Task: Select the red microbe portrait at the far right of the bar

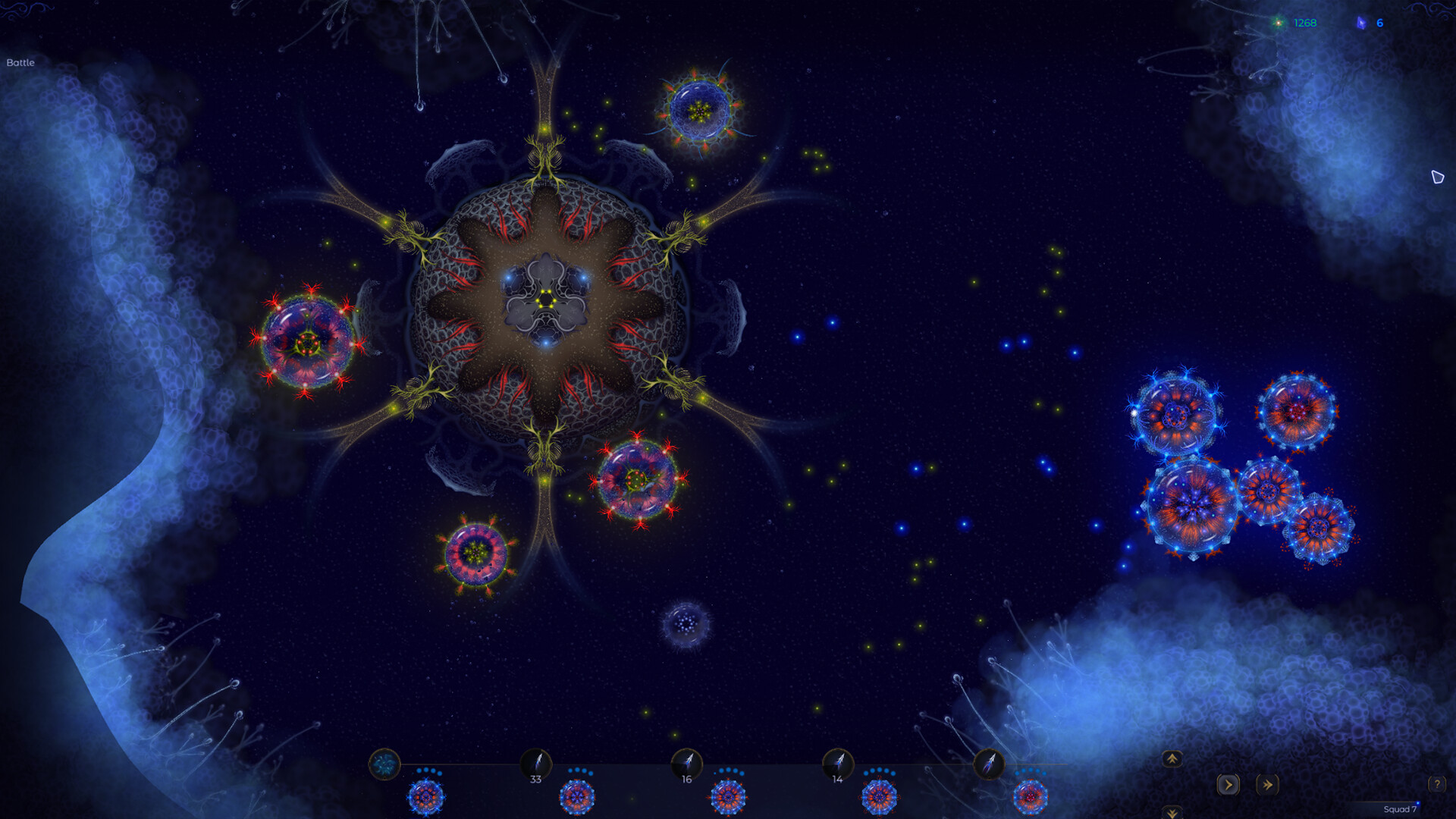Action: click(x=1031, y=796)
